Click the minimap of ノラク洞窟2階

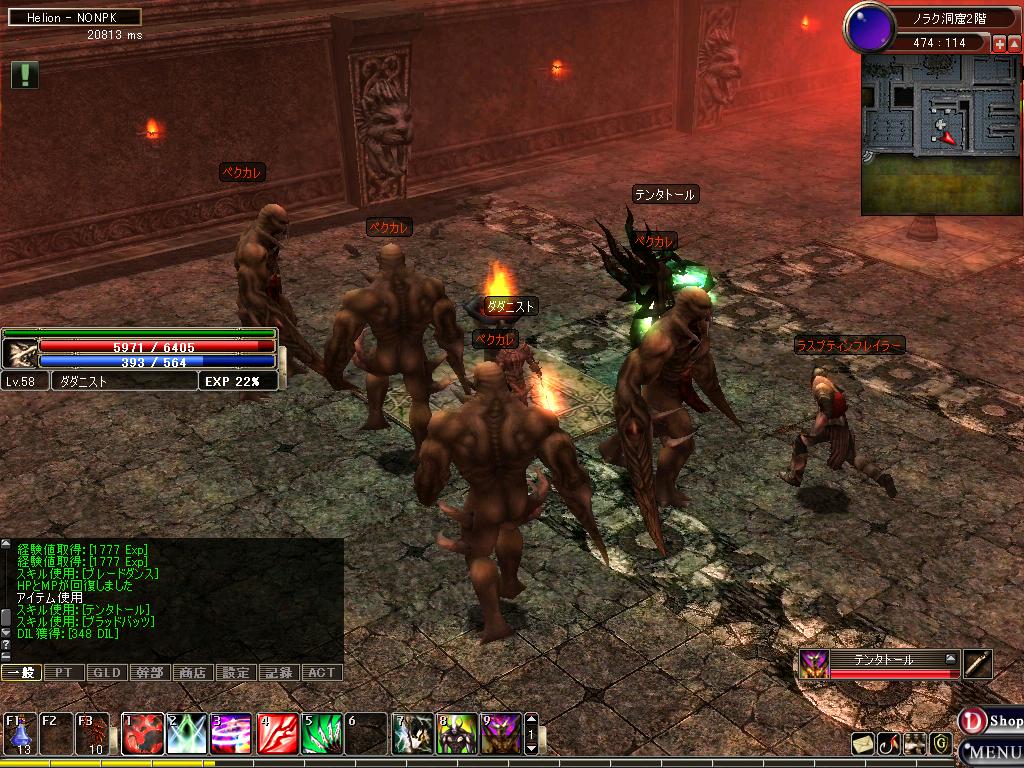click(x=940, y=134)
